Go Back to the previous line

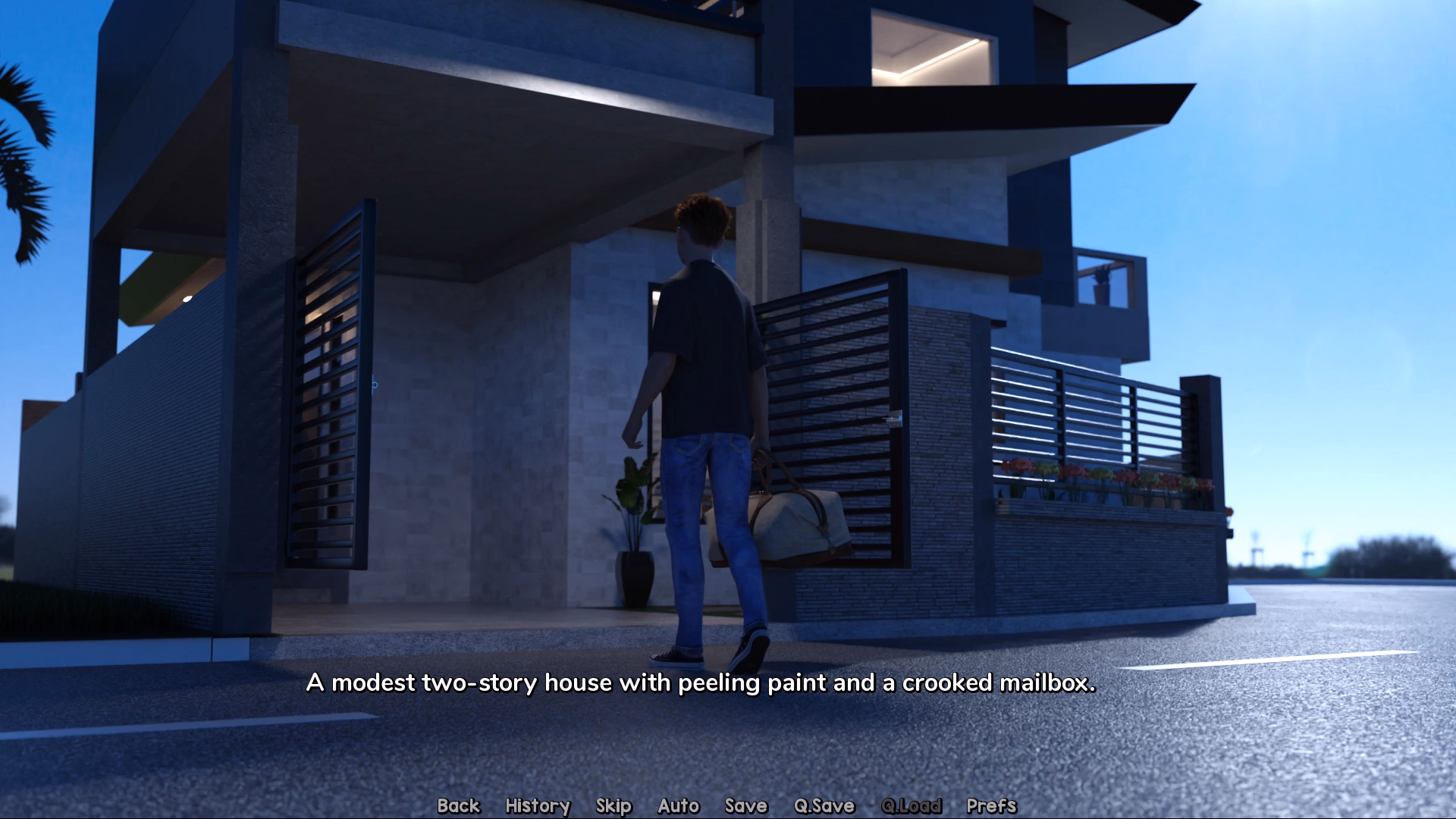click(459, 805)
